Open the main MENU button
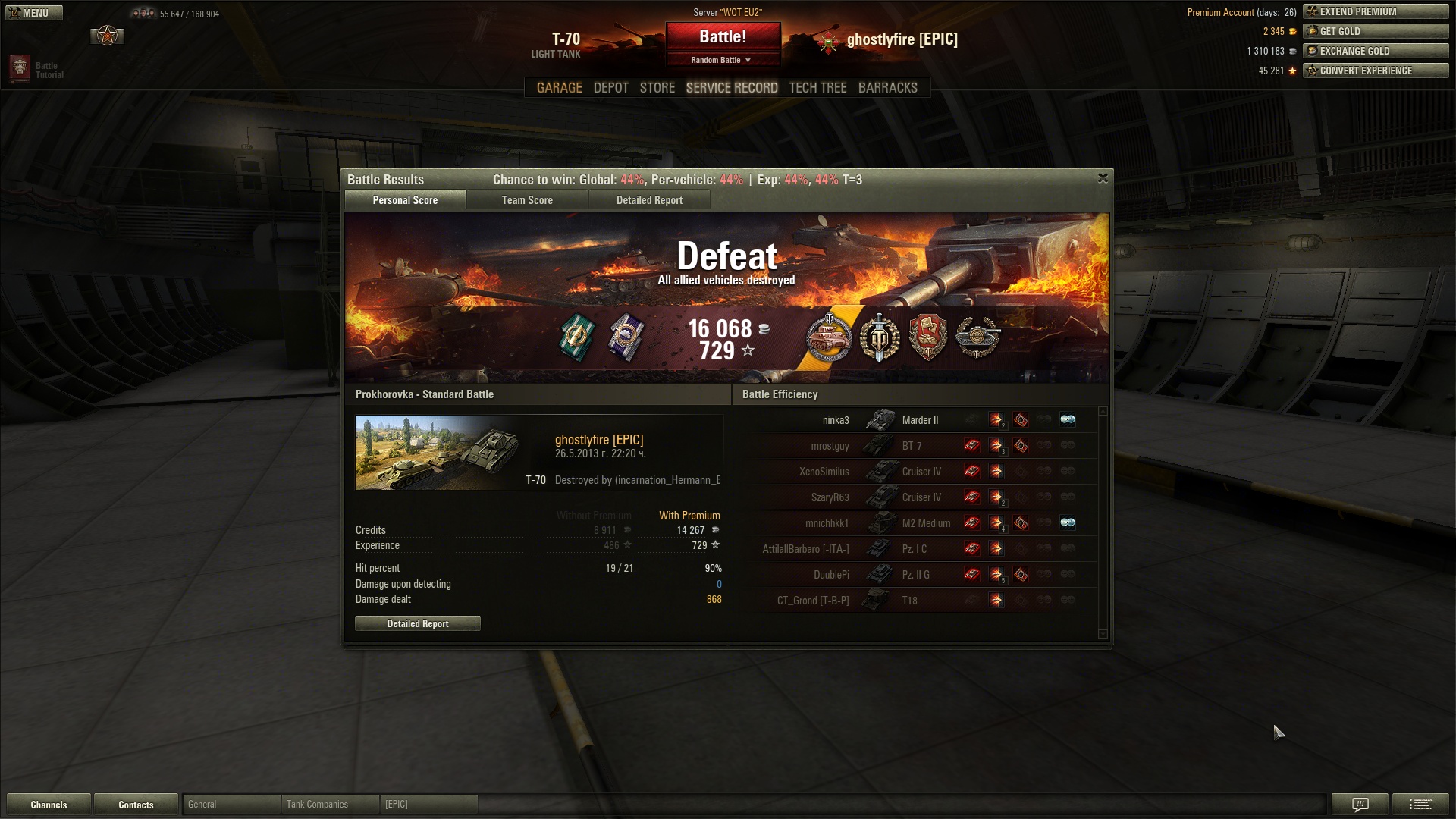The width and height of the screenshot is (1456, 819). click(x=34, y=13)
